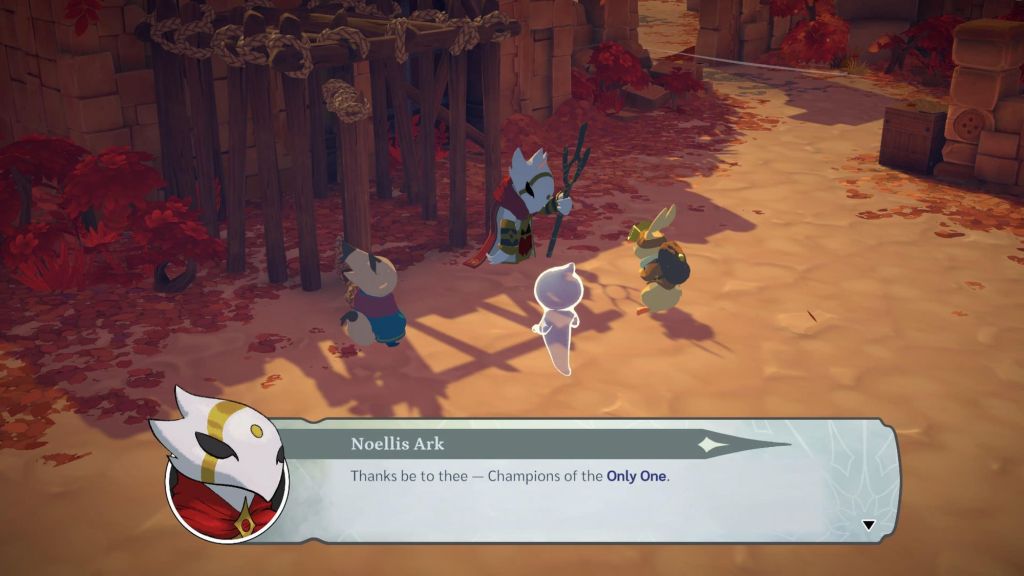
Task: Advance dialogue with the down-arrow indicator
Action: [x=868, y=525]
